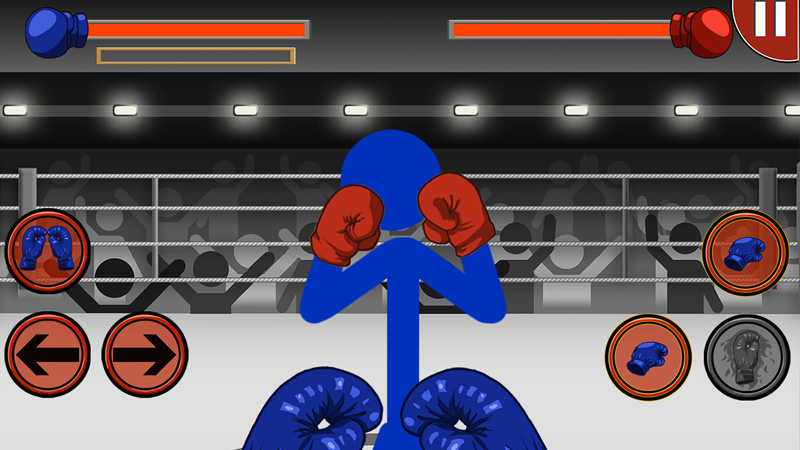Trigger the greyed-out flaming glove special
Screen dimensions: 800x450
[746, 357]
